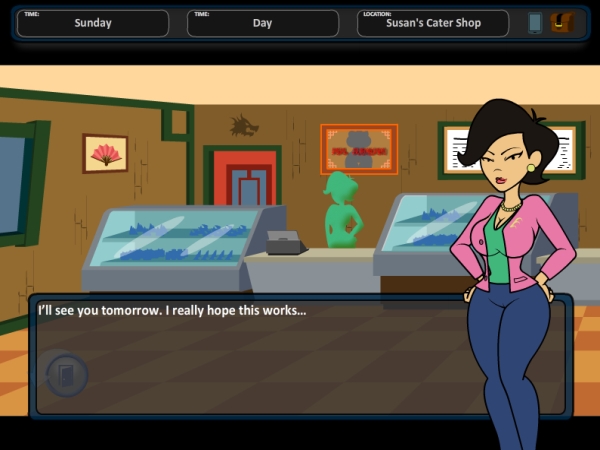The width and height of the screenshot is (600, 450).
Task: Open the brown satchel inventory
Action: tap(564, 22)
